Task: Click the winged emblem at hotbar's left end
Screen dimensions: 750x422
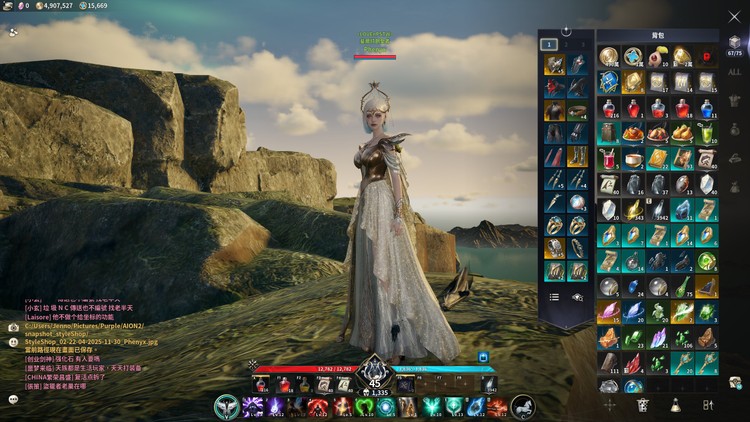Action: [227, 407]
